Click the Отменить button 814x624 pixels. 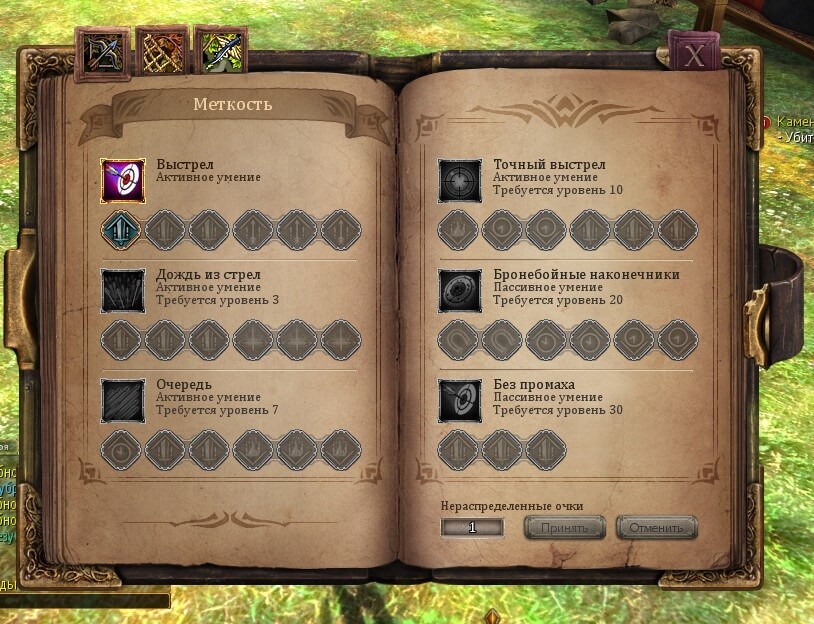coord(656,527)
